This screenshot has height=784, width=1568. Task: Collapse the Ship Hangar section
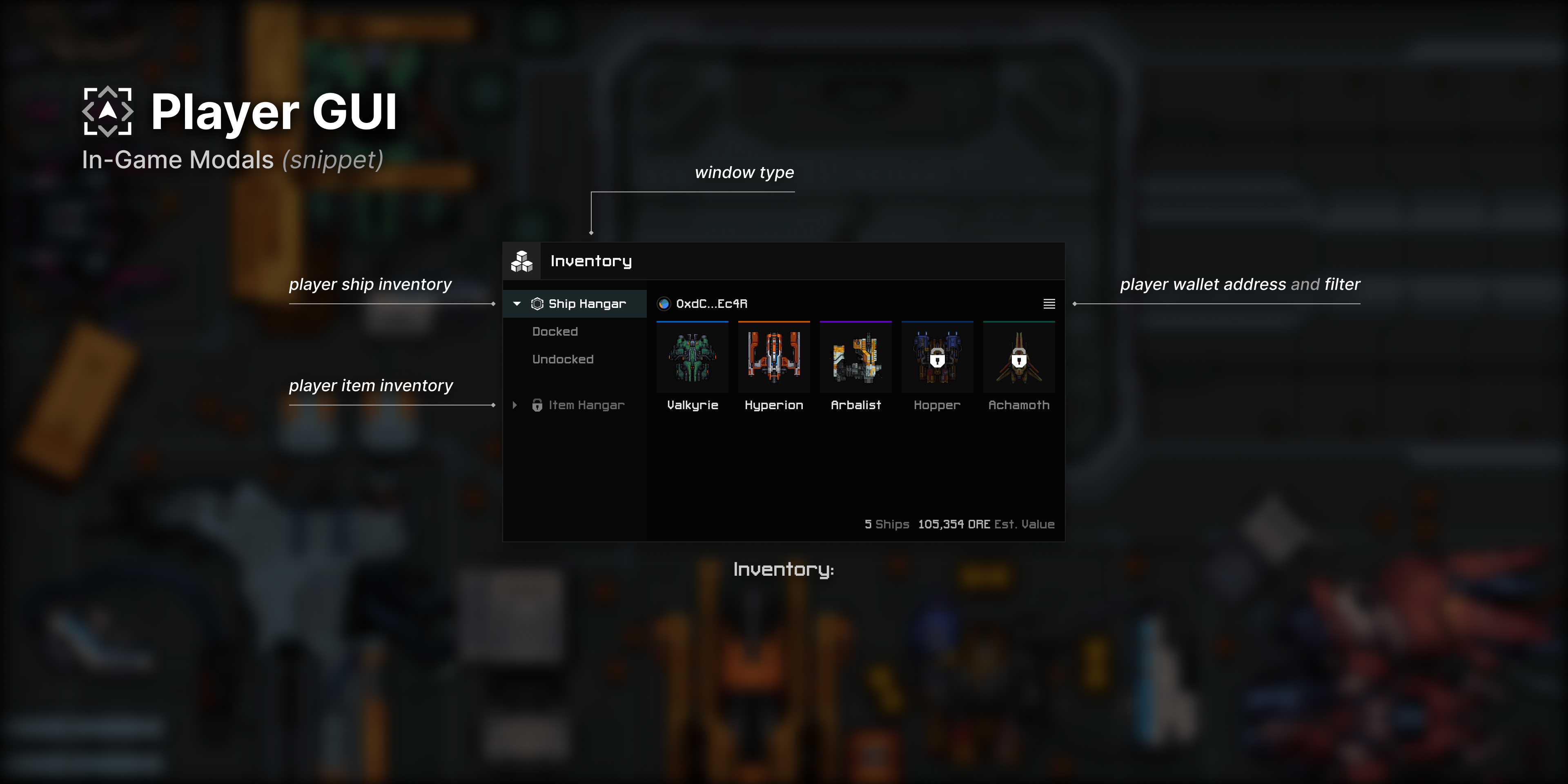(516, 303)
